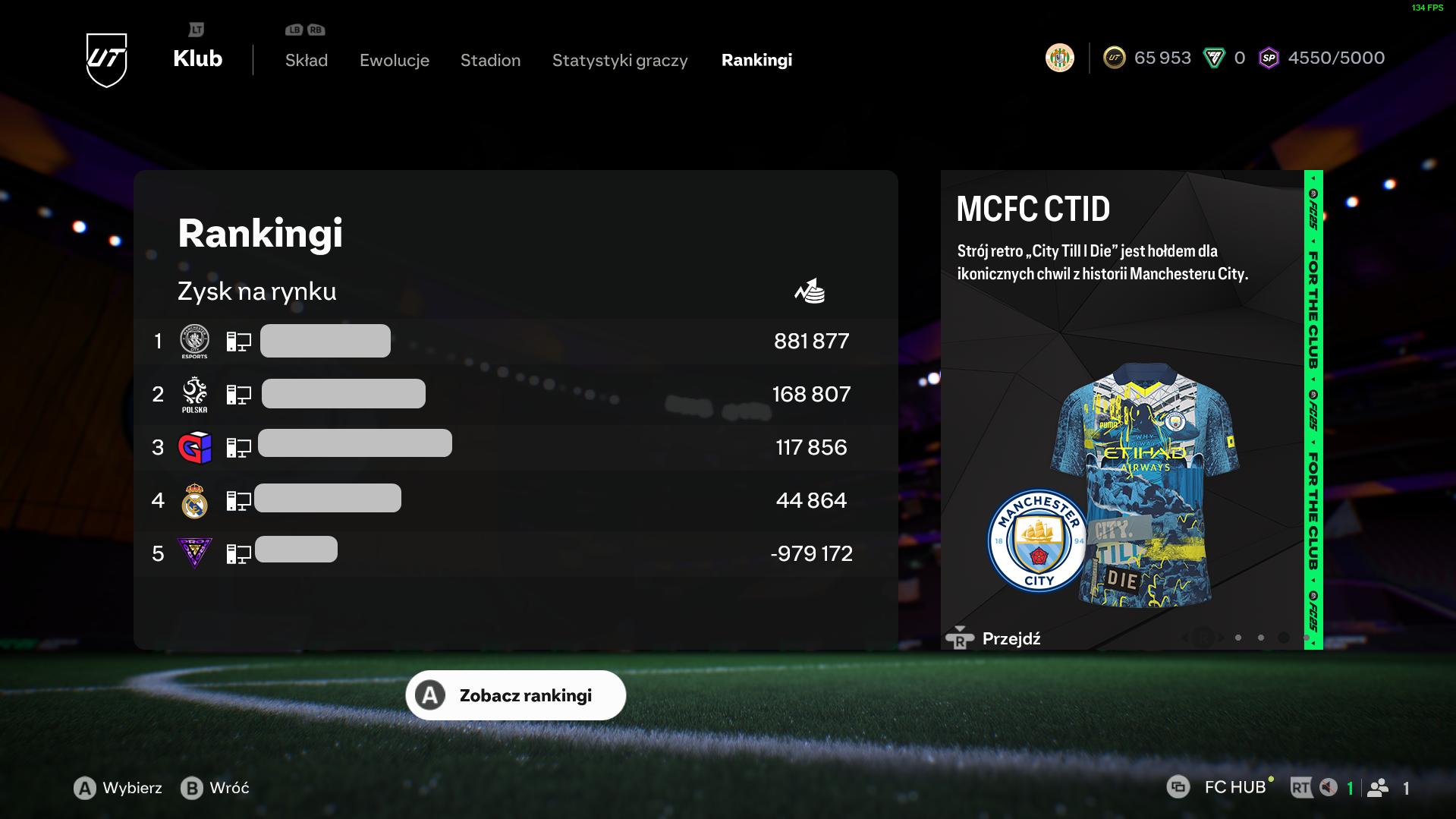The height and width of the screenshot is (819, 1456).
Task: Mute game audio via the speaker icon
Action: click(x=1327, y=787)
